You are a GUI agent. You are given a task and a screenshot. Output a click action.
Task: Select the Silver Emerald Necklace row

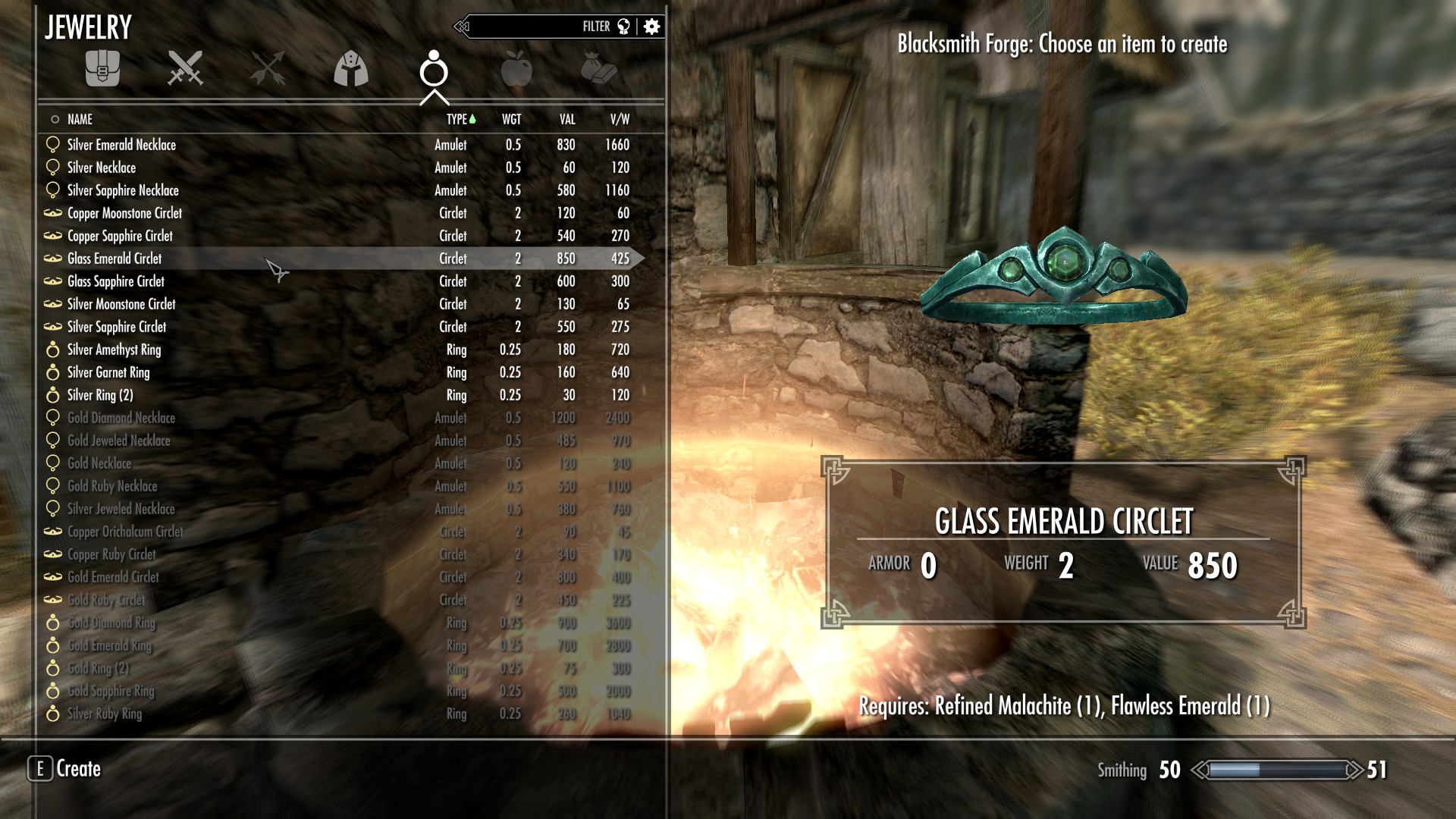point(121,145)
